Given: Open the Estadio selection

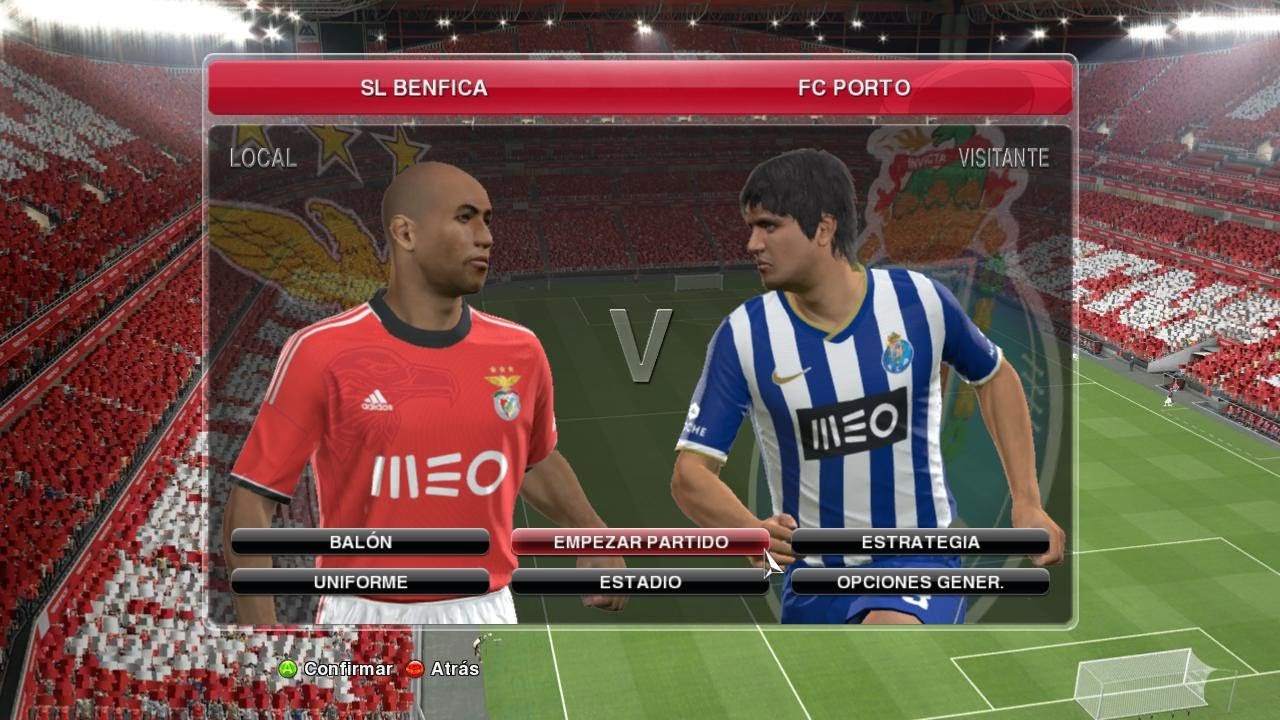Looking at the screenshot, I should click(x=640, y=582).
